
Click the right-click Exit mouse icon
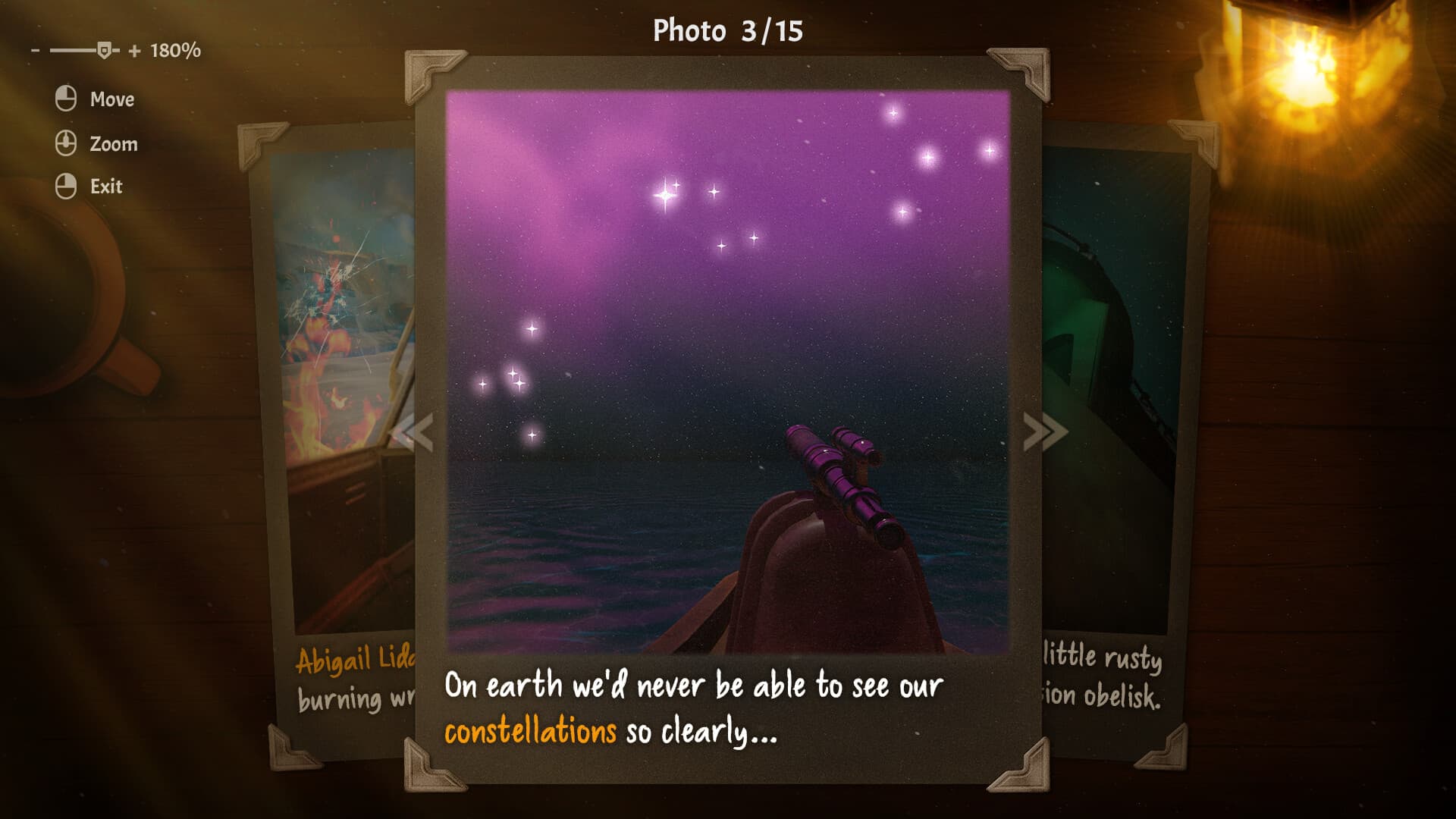point(65,186)
